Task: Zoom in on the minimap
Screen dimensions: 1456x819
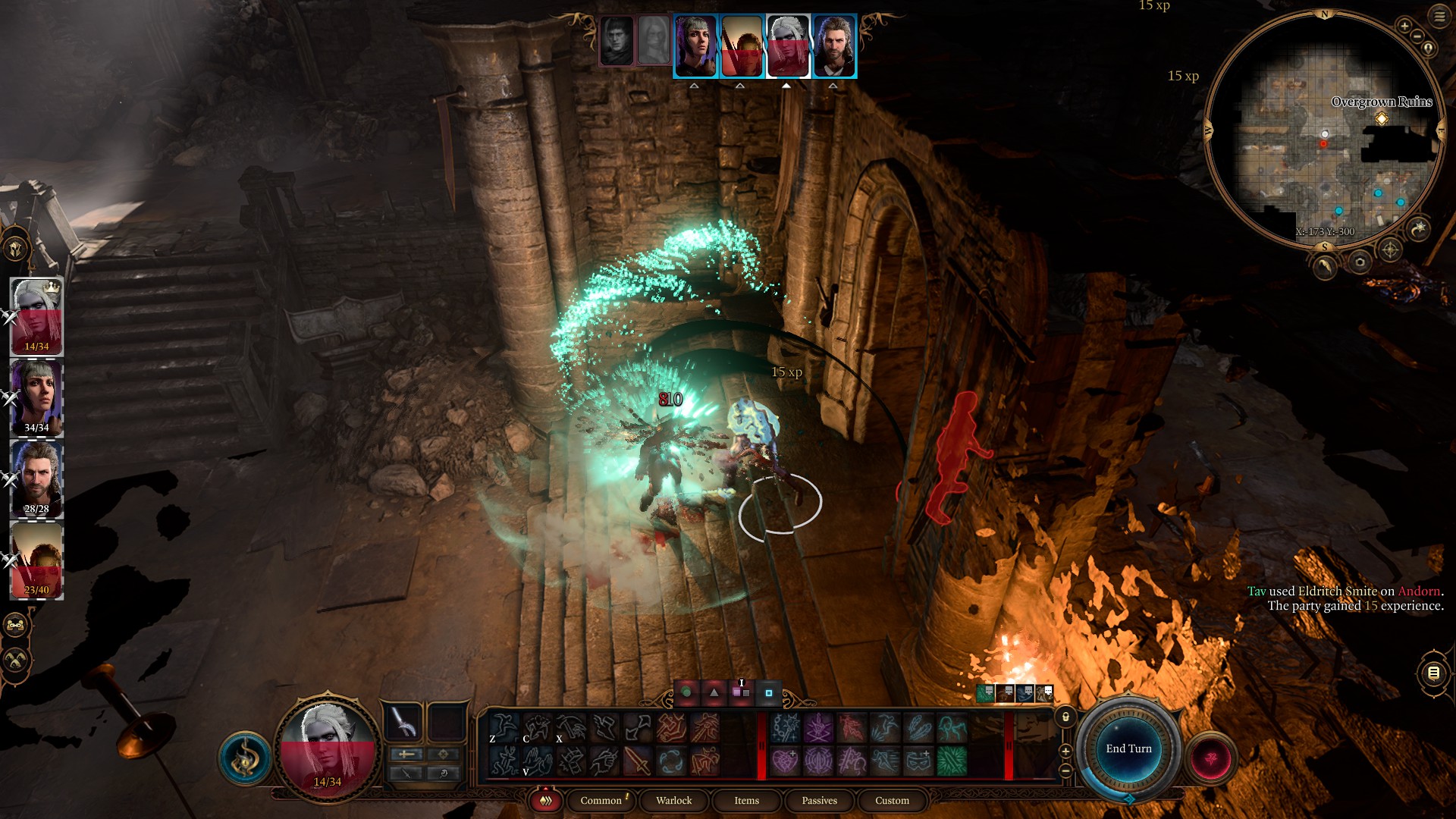Action: tap(1404, 26)
